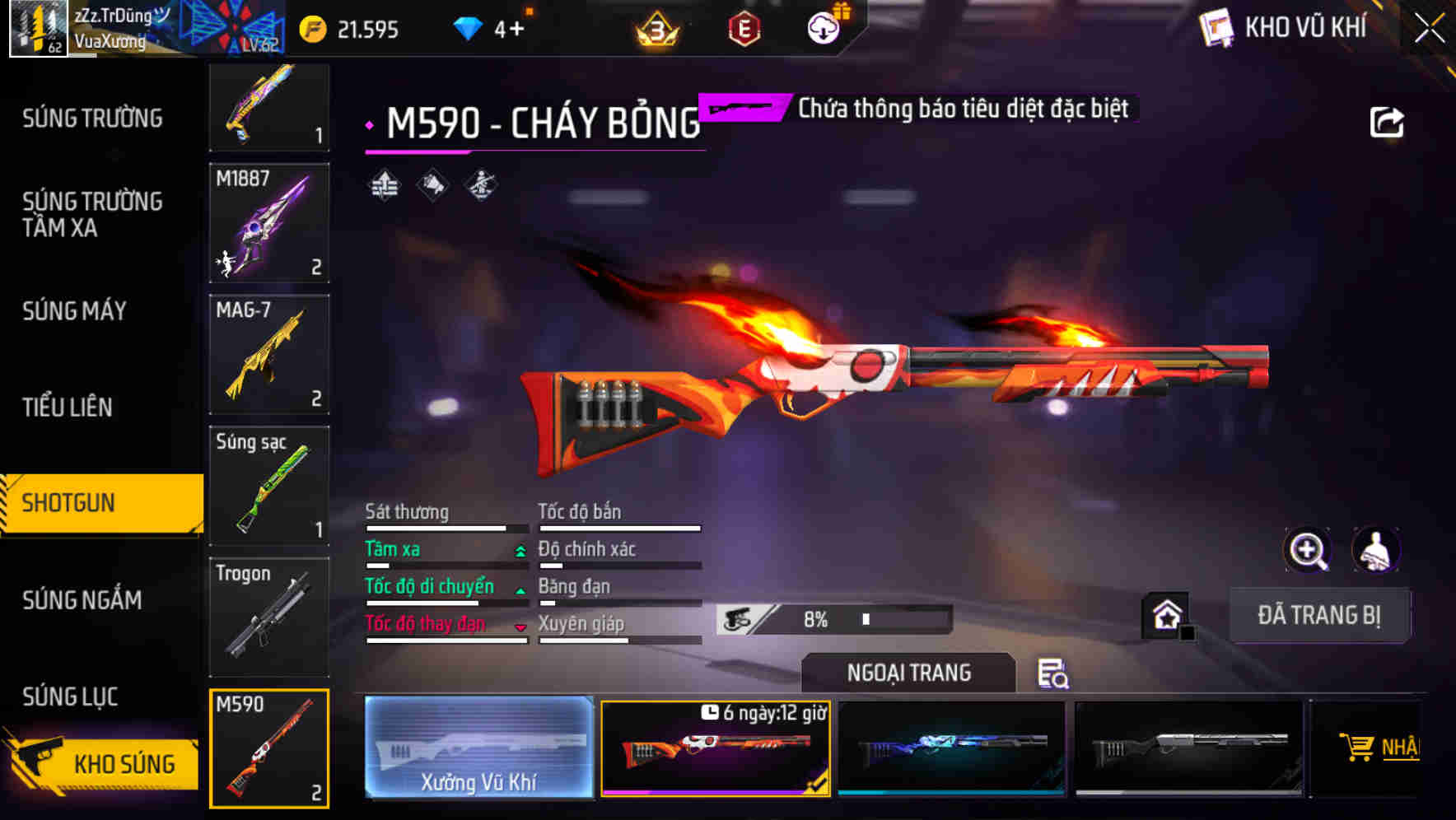1456x820 pixels.
Task: Select the MAG-7 weapon thumbnail
Action: pos(269,354)
